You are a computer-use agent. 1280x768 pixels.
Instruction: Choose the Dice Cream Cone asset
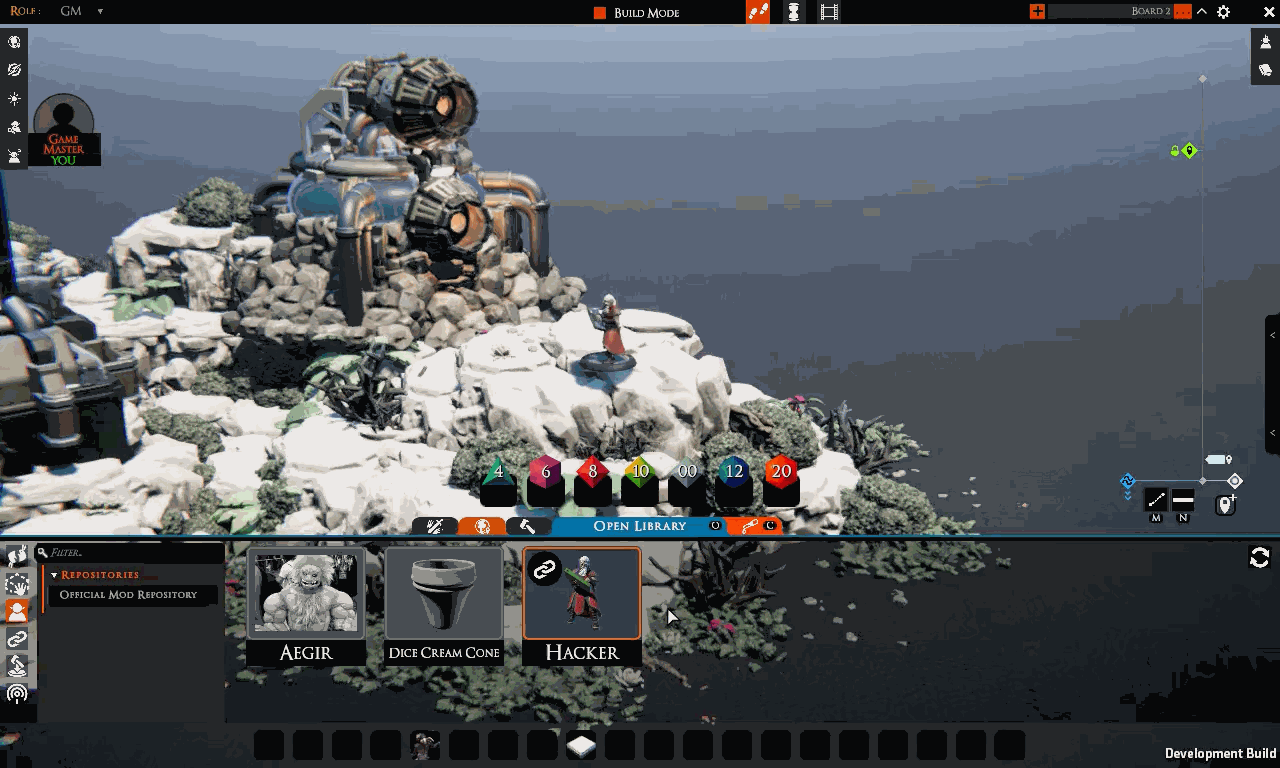click(444, 605)
